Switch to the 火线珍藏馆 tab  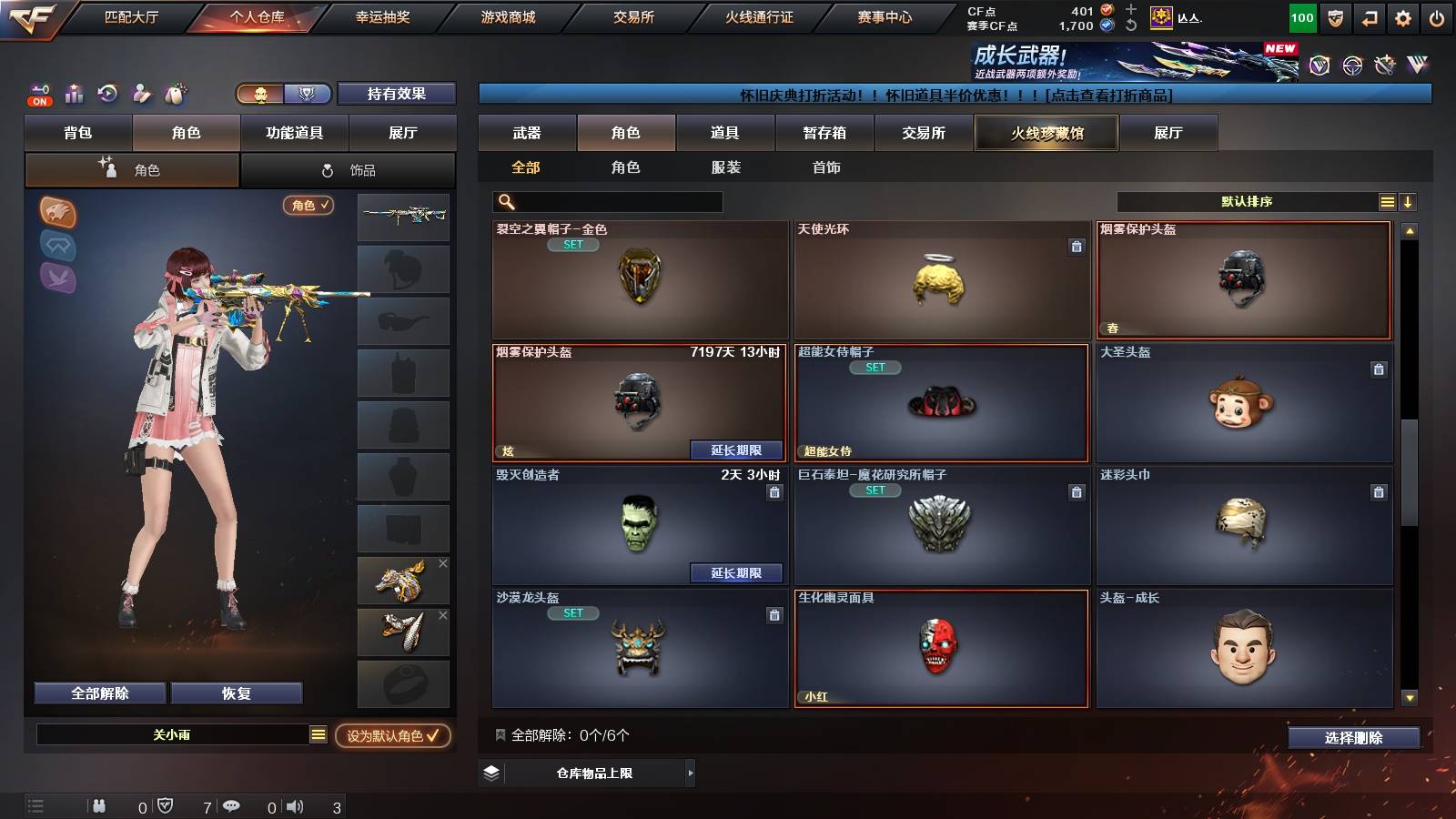point(1046,133)
